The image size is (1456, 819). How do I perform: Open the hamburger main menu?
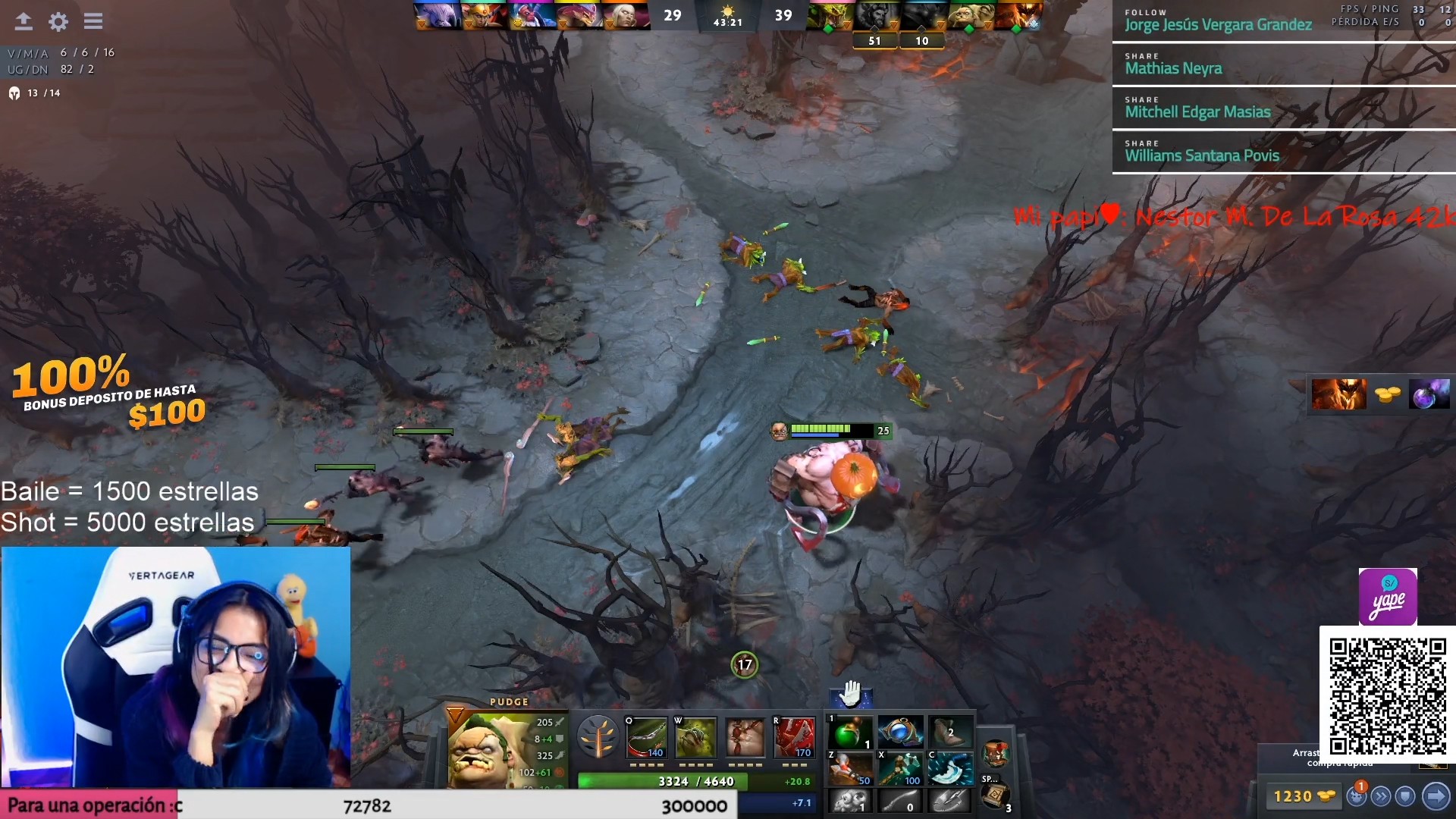93,21
